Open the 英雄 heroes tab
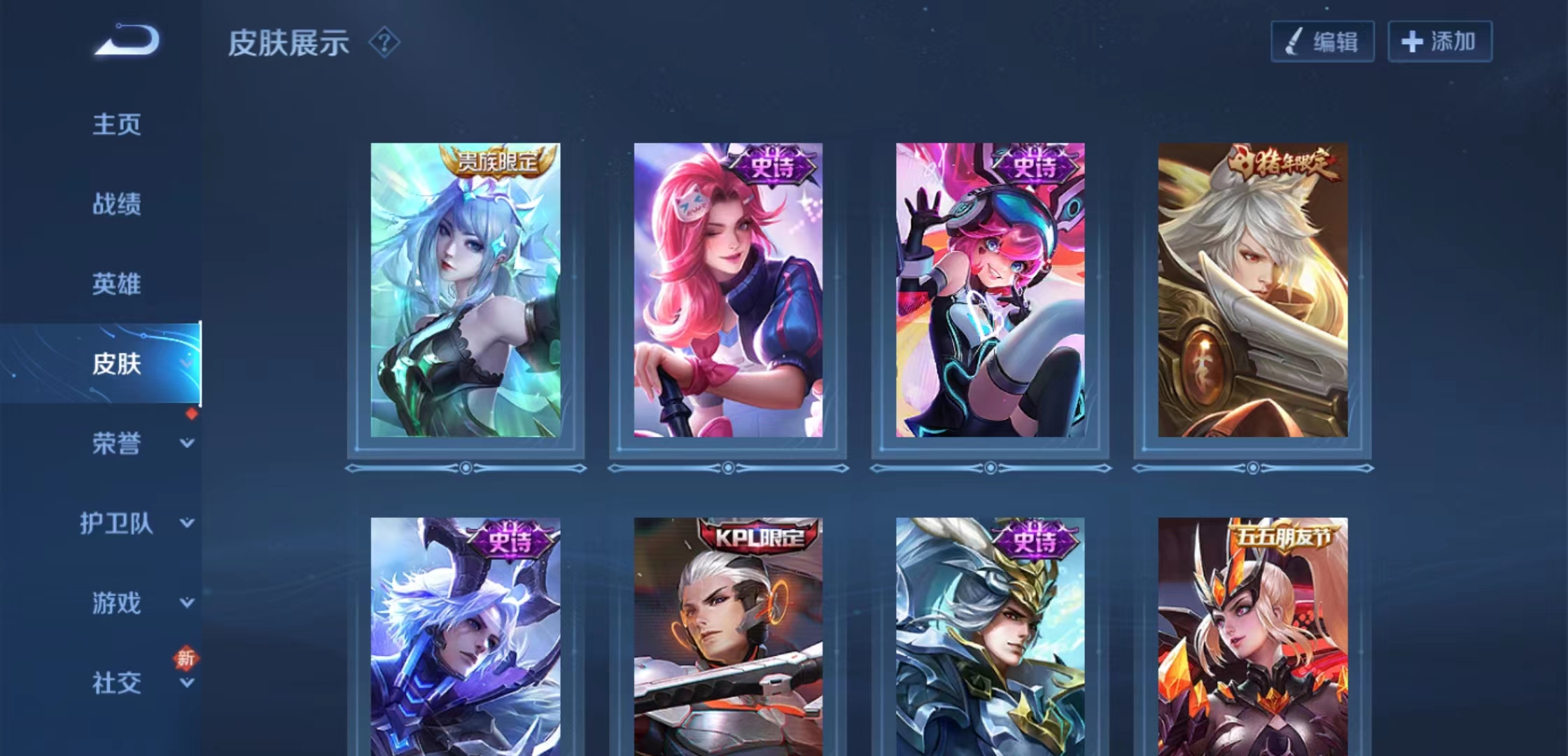Screen dimensions: 1568x756 pos(117,284)
